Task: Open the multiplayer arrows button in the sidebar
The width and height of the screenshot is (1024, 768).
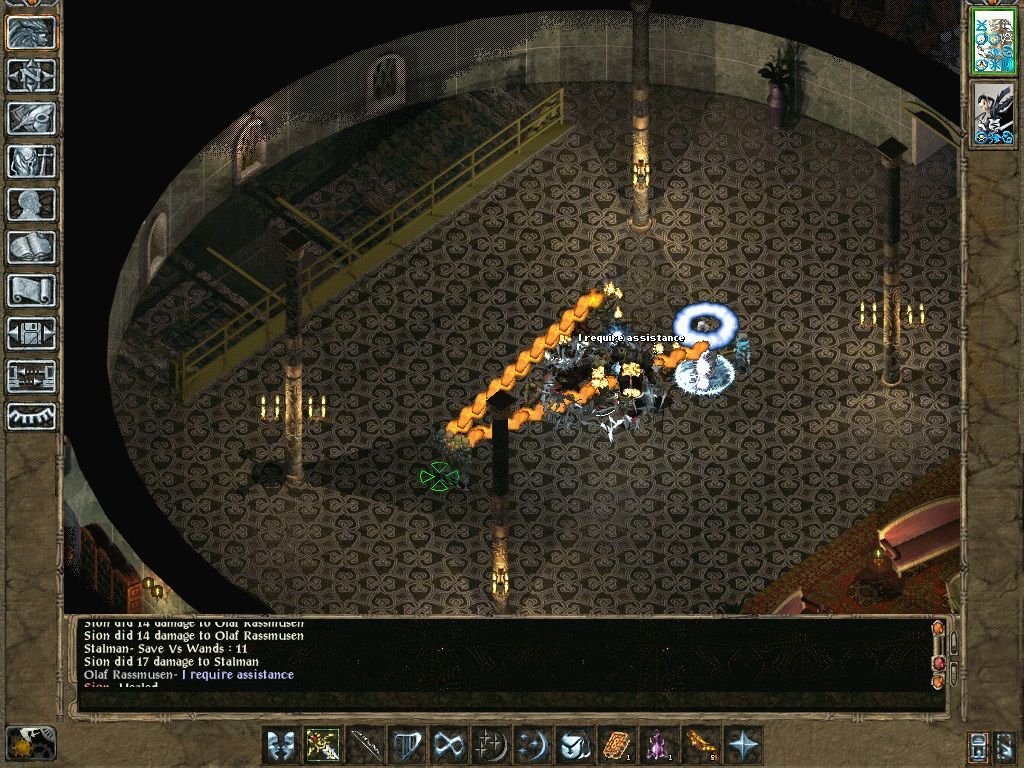Action: click(32, 376)
